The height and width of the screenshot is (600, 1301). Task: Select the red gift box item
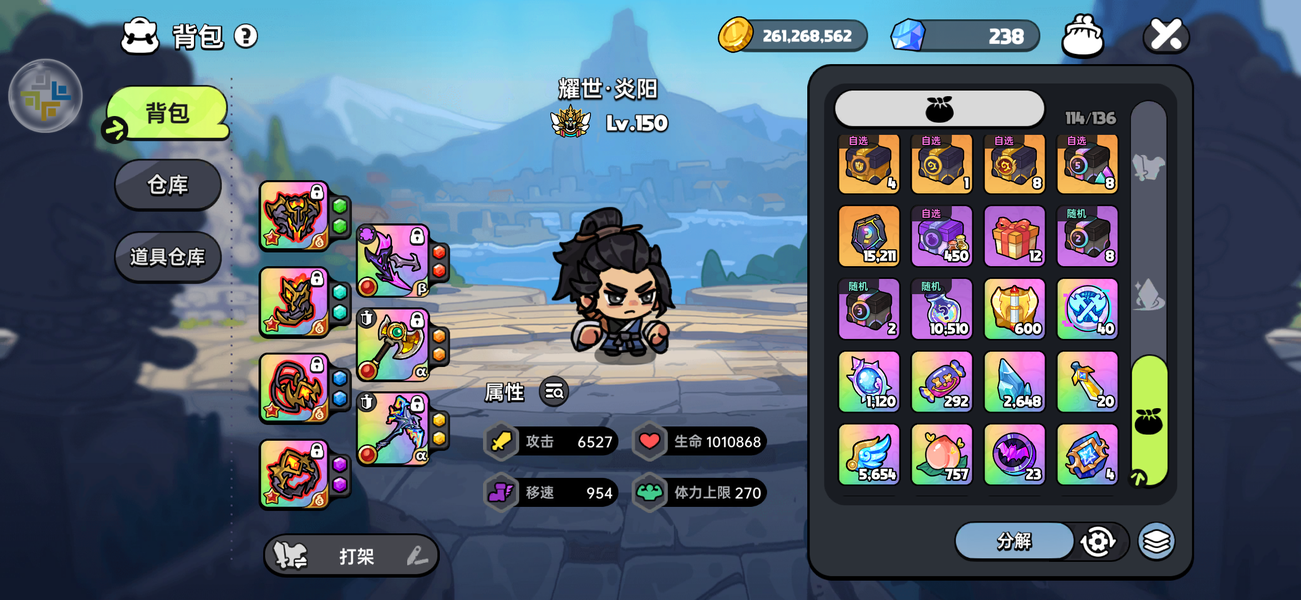coord(1014,237)
